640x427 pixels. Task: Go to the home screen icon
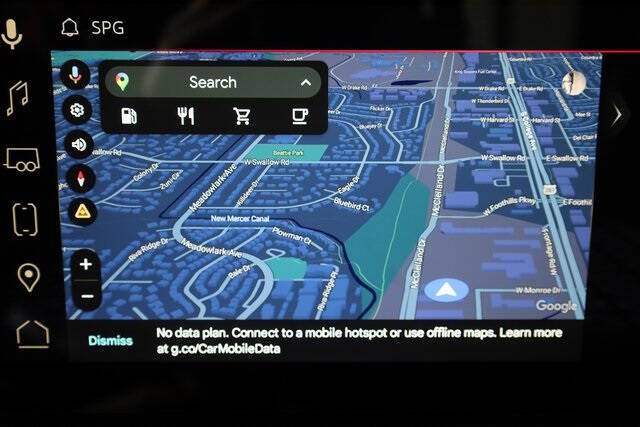(32, 334)
